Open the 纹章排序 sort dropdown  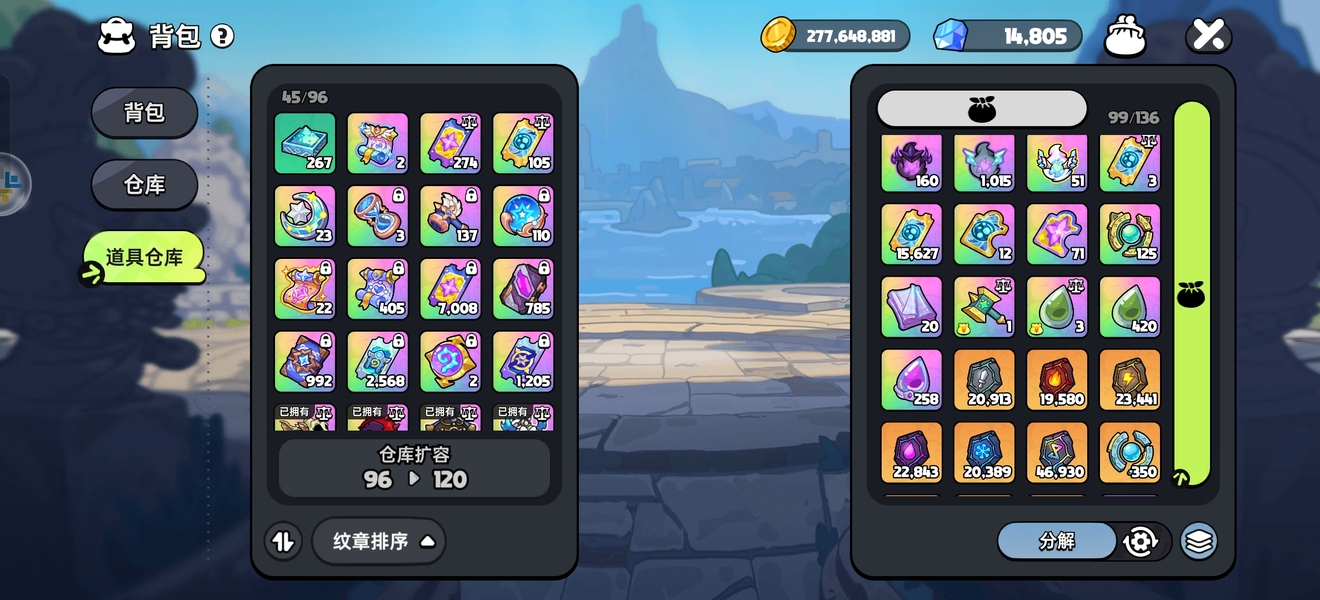[x=379, y=541]
